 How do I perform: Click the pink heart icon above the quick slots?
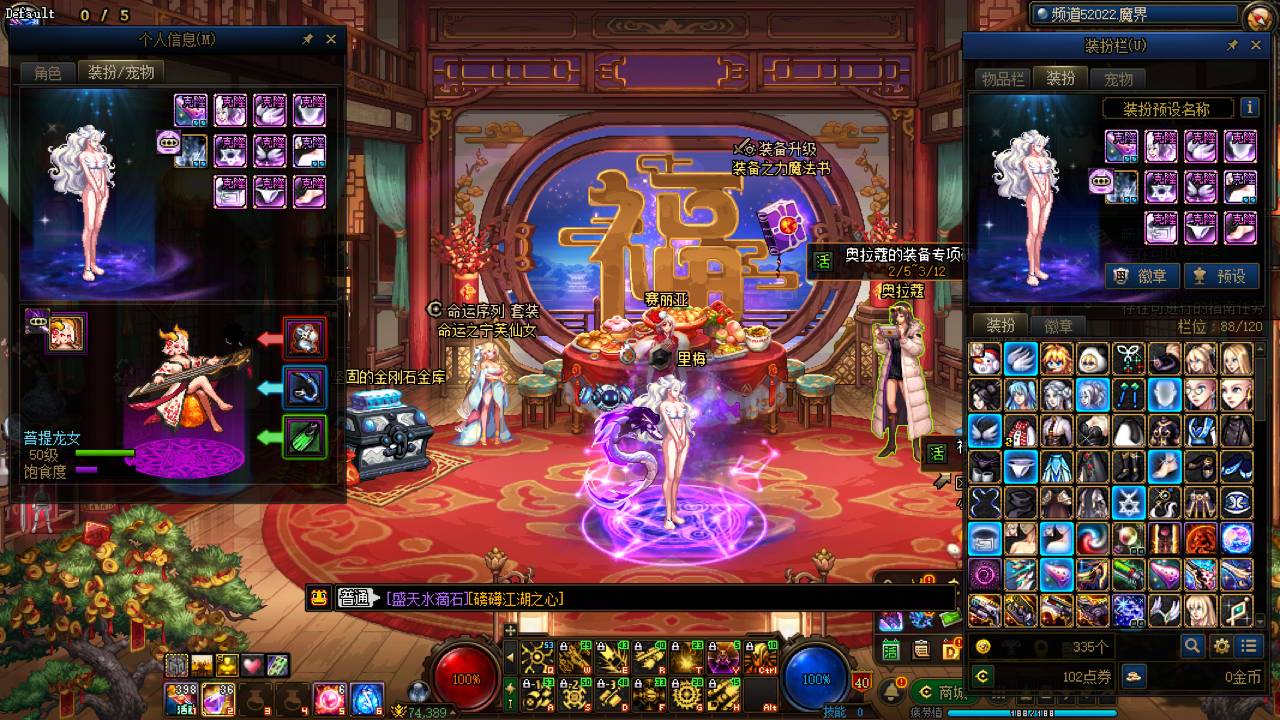pyautogui.click(x=252, y=665)
